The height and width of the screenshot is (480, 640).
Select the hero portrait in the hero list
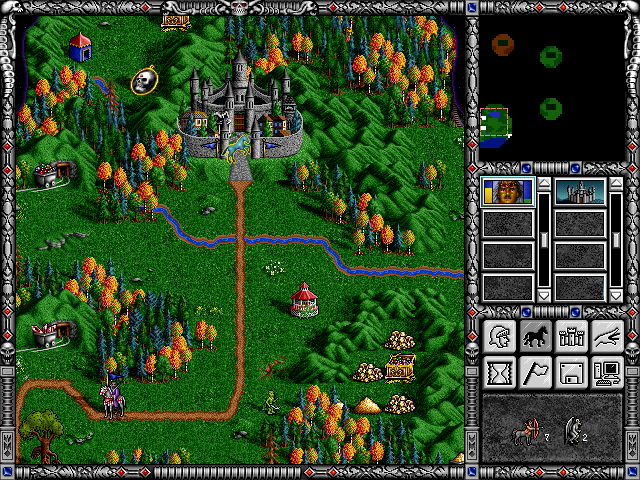(507, 191)
